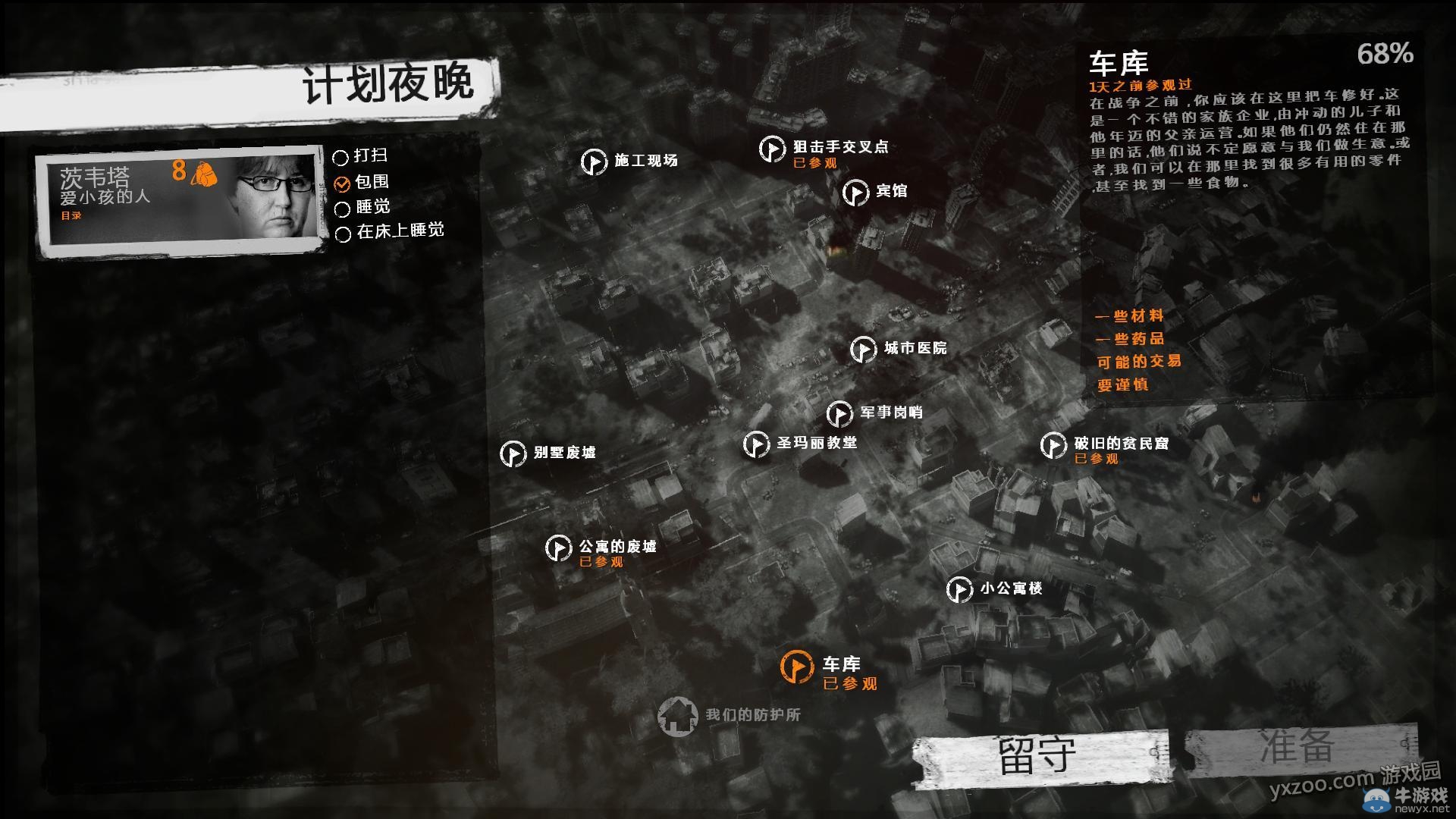Select the 睡觉 option for 茨韦塔
Viewport: 1456px width, 819px height.
tap(342, 206)
